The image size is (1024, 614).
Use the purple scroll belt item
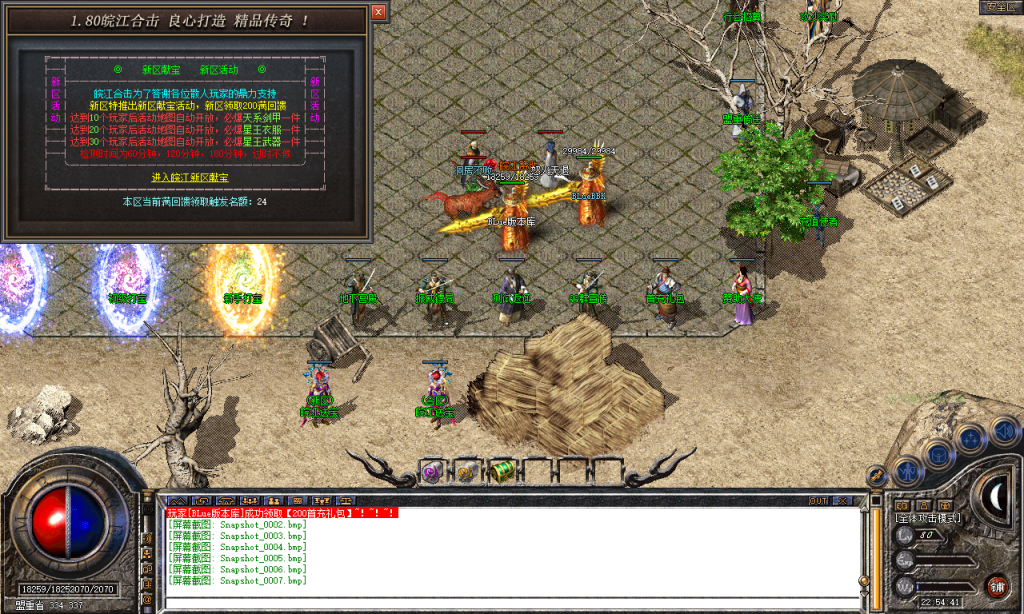pos(432,470)
